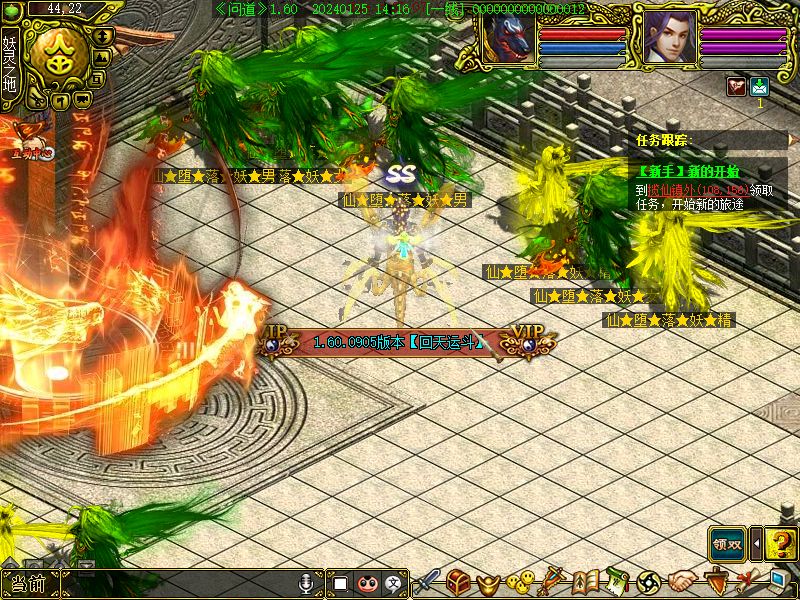This screenshot has height=600, width=800.
Task: Open the mail envelope with green arrow
Action: [x=759, y=86]
